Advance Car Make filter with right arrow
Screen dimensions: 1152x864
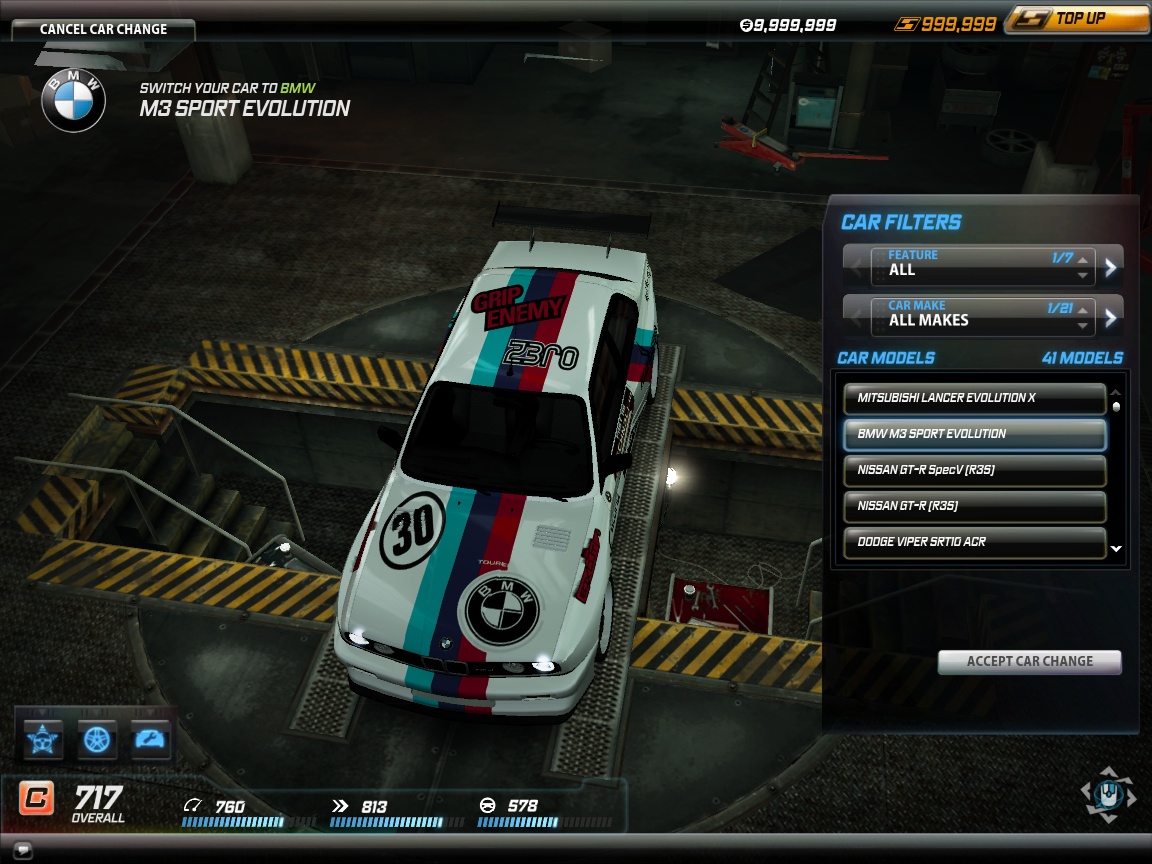click(x=1110, y=317)
